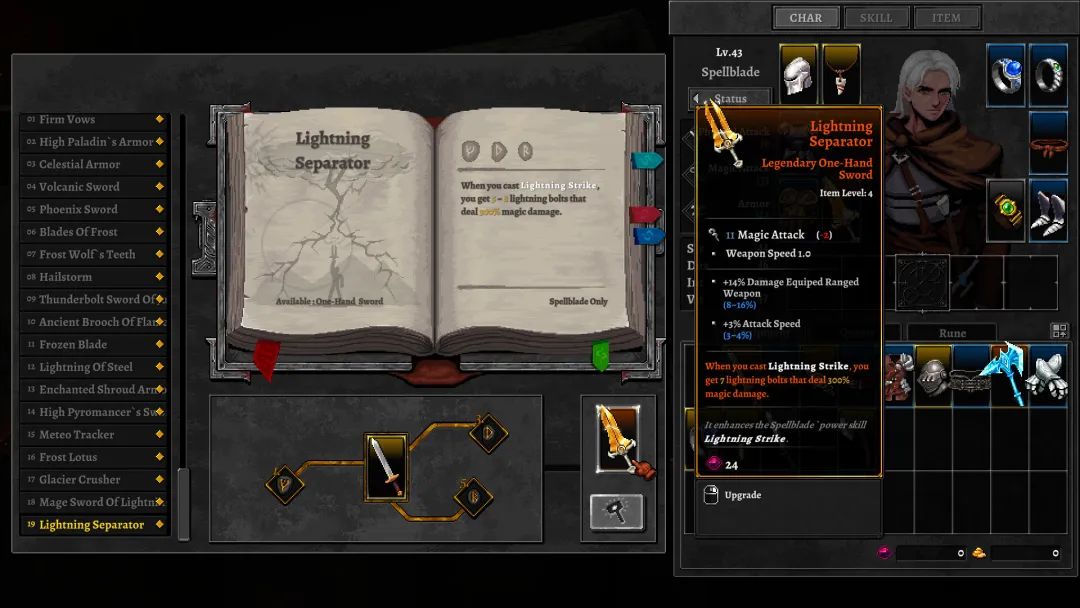The width and height of the screenshot is (1080, 608).
Task: Switch to the ITEM tab
Action: [946, 18]
